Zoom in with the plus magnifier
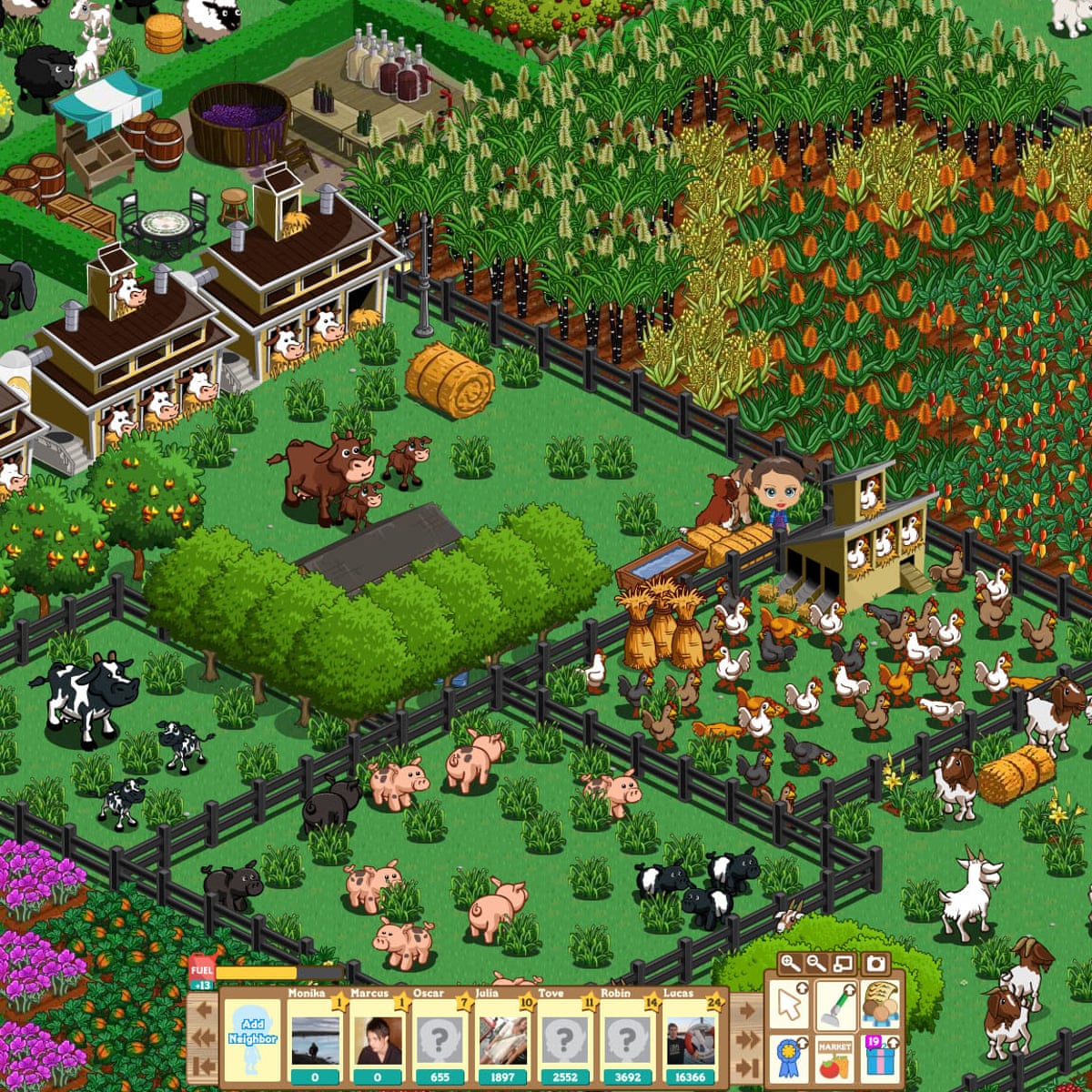The image size is (1092, 1092). (790, 964)
